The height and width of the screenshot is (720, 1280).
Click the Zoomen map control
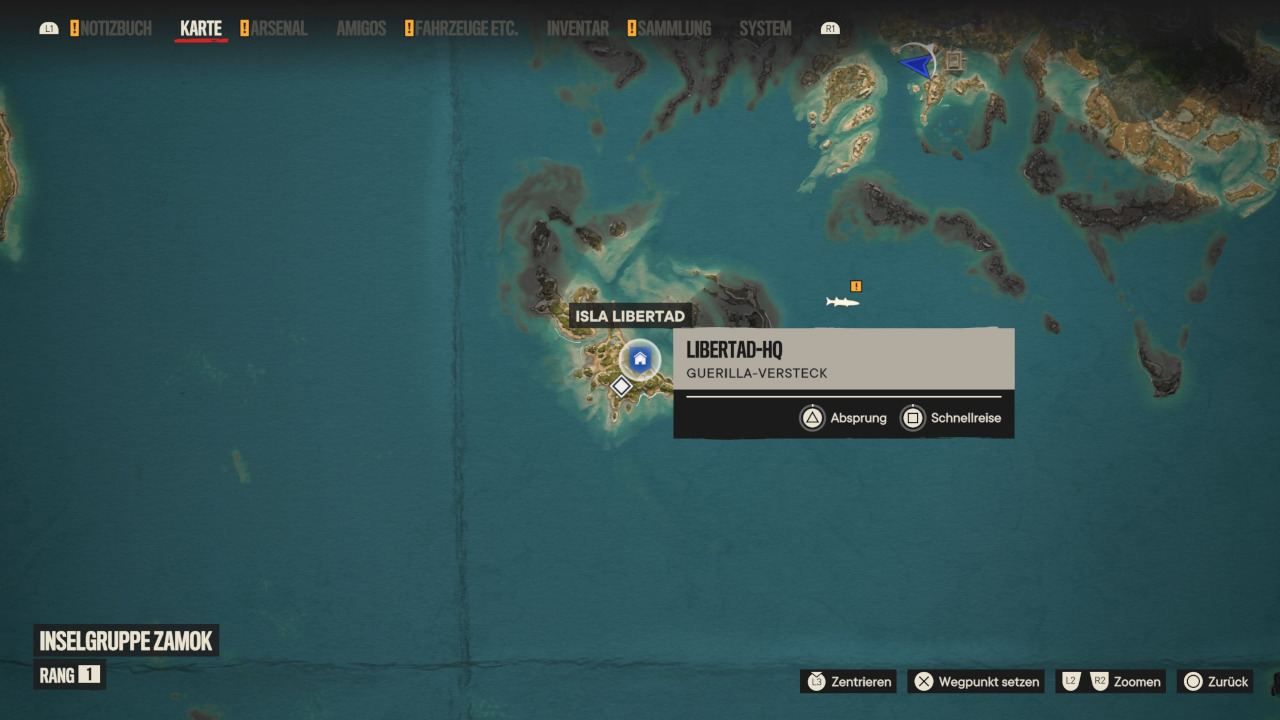1113,682
